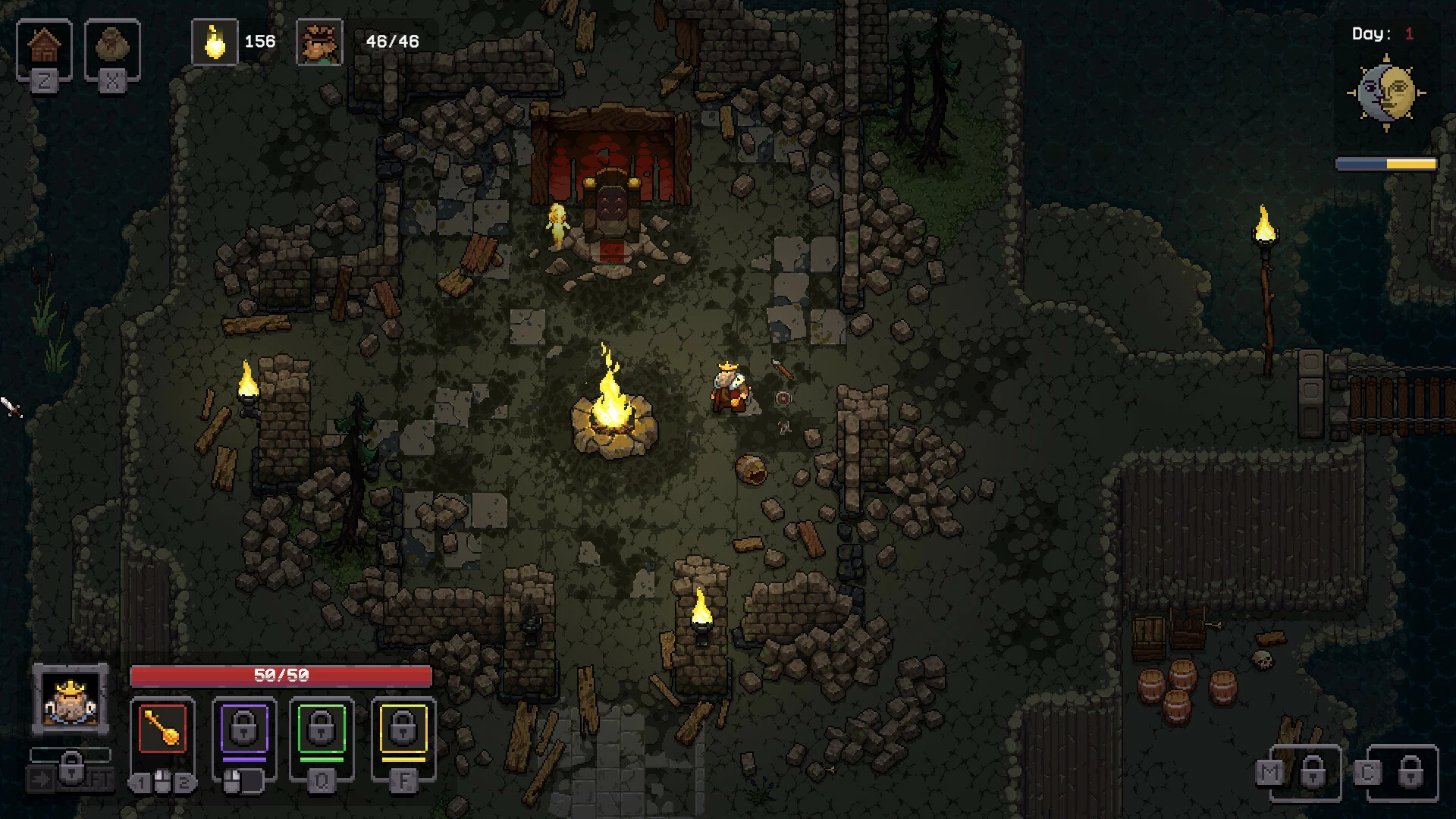Click the king character portrait
This screenshot has height=819, width=1456.
pyautogui.click(x=71, y=699)
